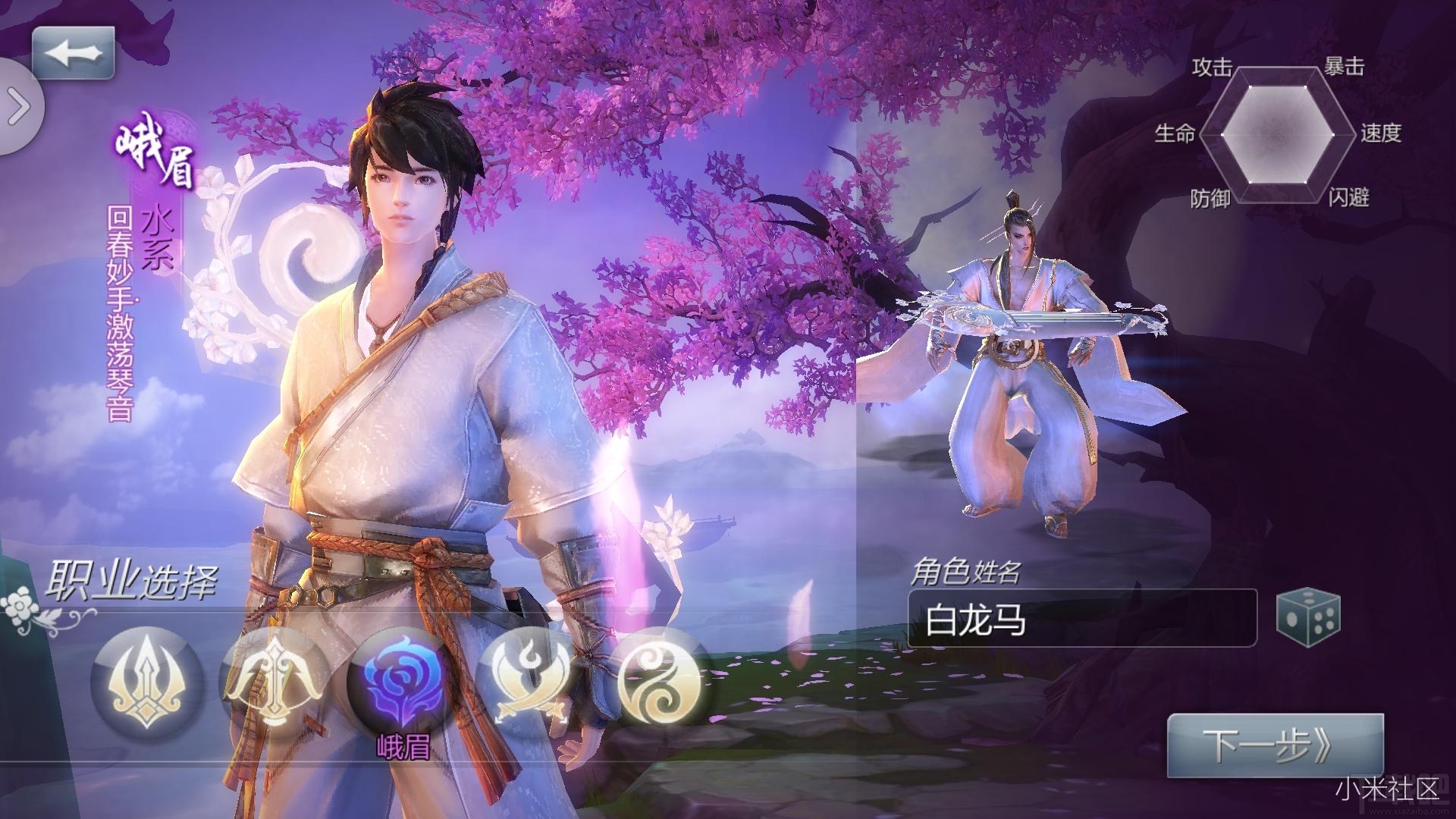Click the 攻击 stat label on the chart
The height and width of the screenshot is (819, 1456).
point(1213,67)
